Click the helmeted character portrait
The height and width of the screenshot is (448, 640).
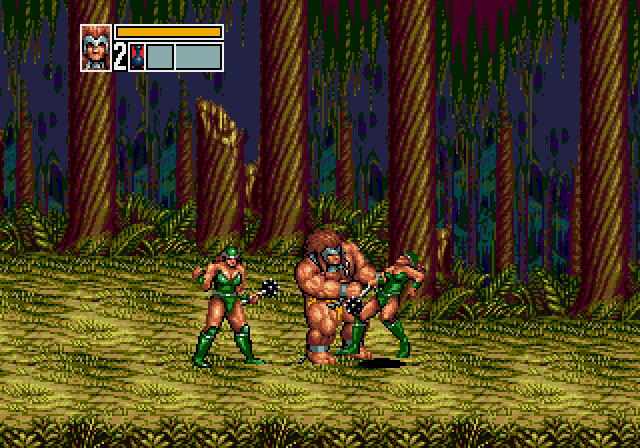(96, 47)
